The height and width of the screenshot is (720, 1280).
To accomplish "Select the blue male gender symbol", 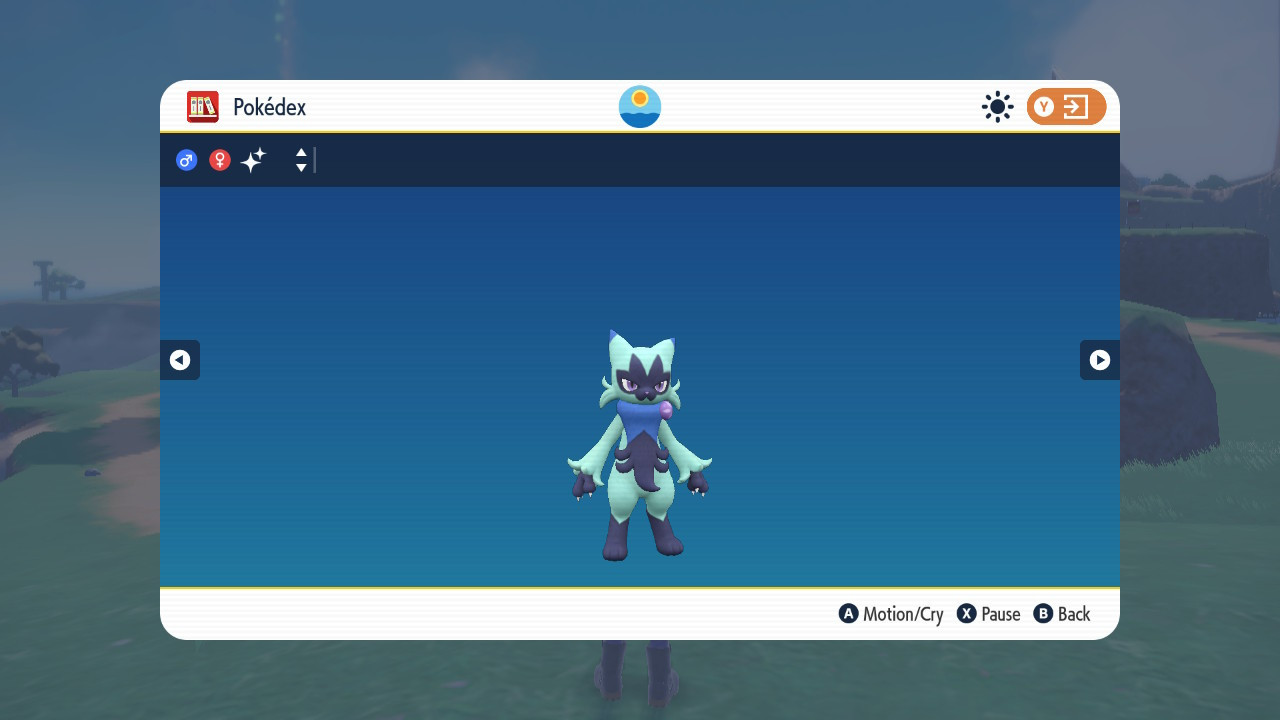I will tap(186, 160).
